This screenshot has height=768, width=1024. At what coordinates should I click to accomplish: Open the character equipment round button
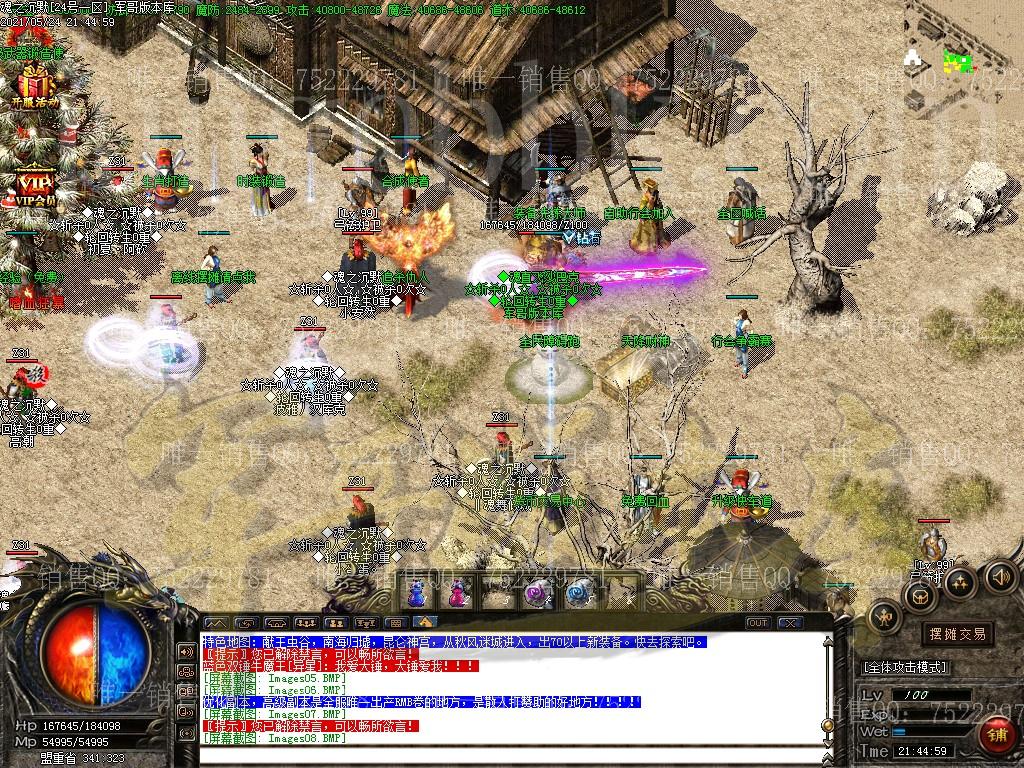coord(884,618)
